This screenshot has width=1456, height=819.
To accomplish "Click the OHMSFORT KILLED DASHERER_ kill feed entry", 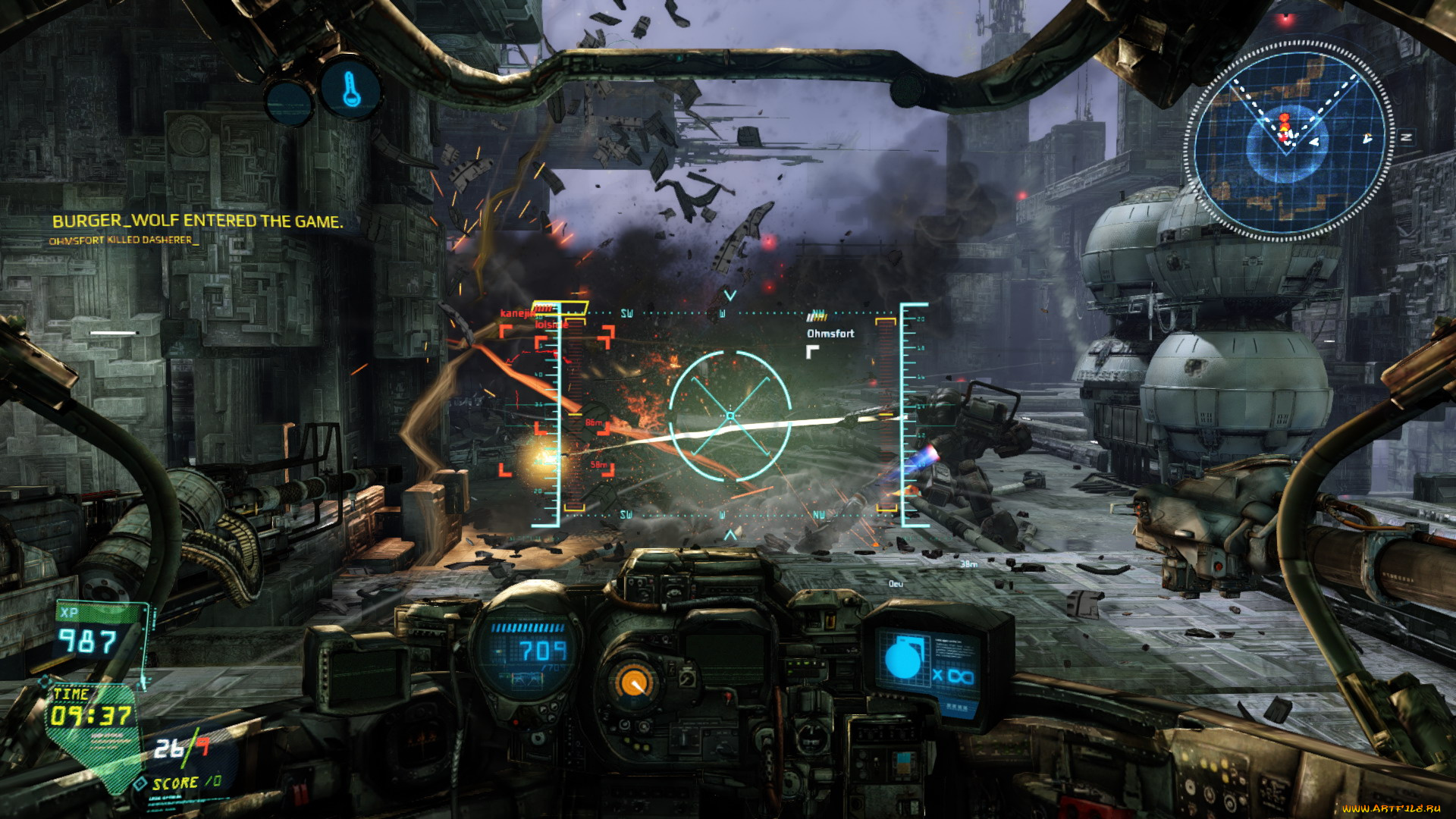I will 124,241.
